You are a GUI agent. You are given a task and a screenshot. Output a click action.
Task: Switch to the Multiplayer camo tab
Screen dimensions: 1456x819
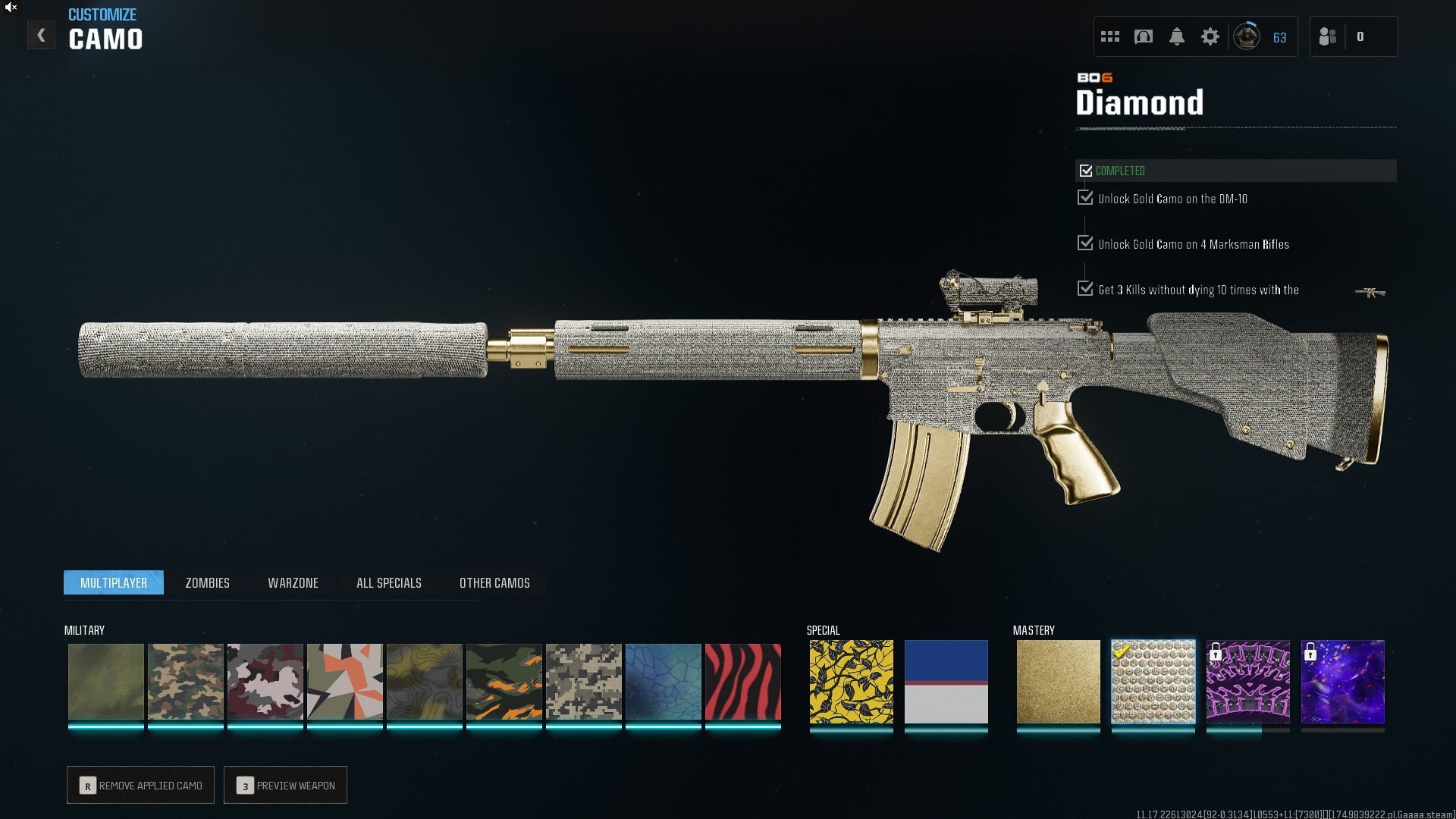pyautogui.click(x=114, y=582)
